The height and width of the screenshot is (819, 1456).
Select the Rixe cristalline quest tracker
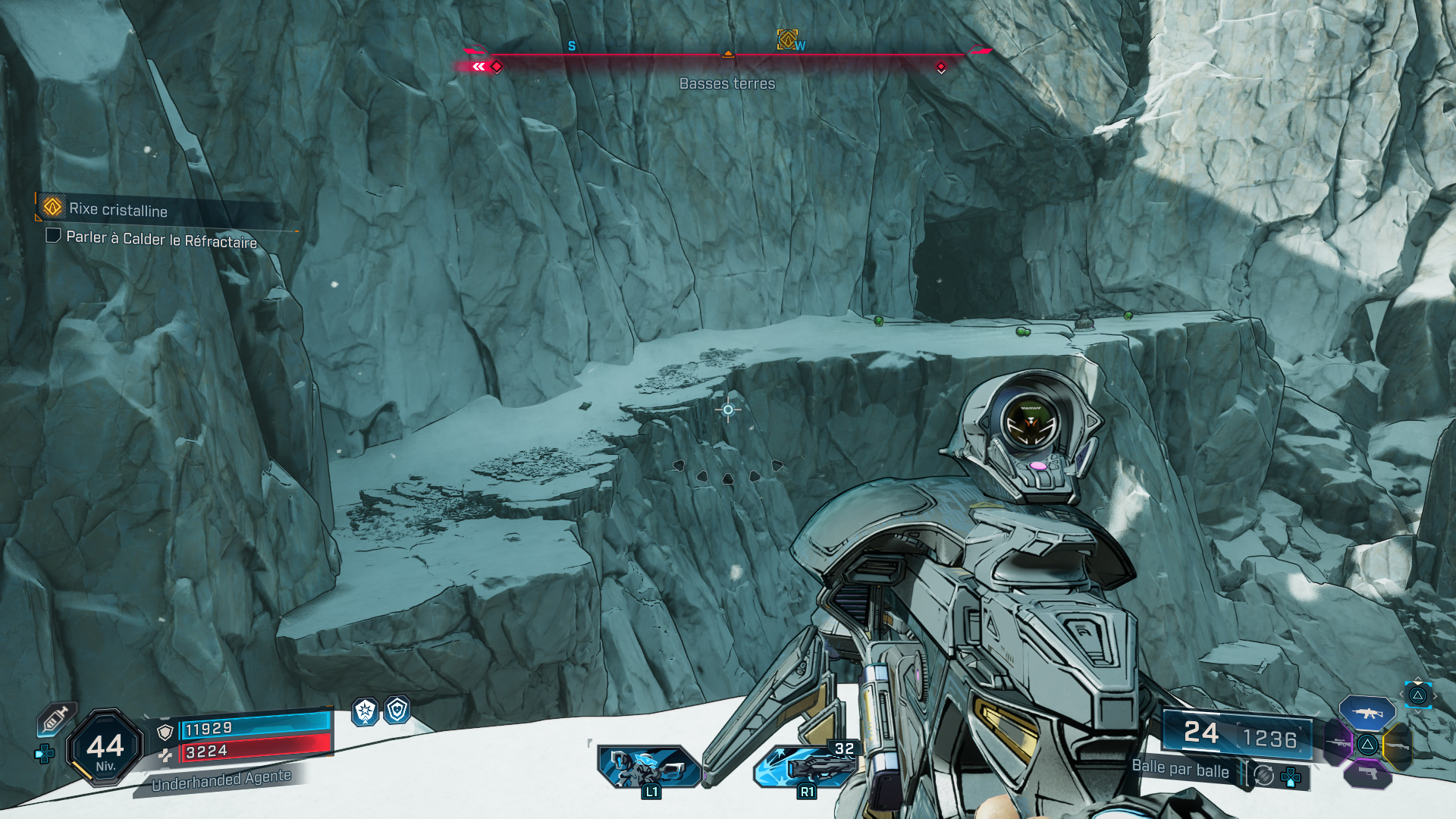tap(118, 209)
